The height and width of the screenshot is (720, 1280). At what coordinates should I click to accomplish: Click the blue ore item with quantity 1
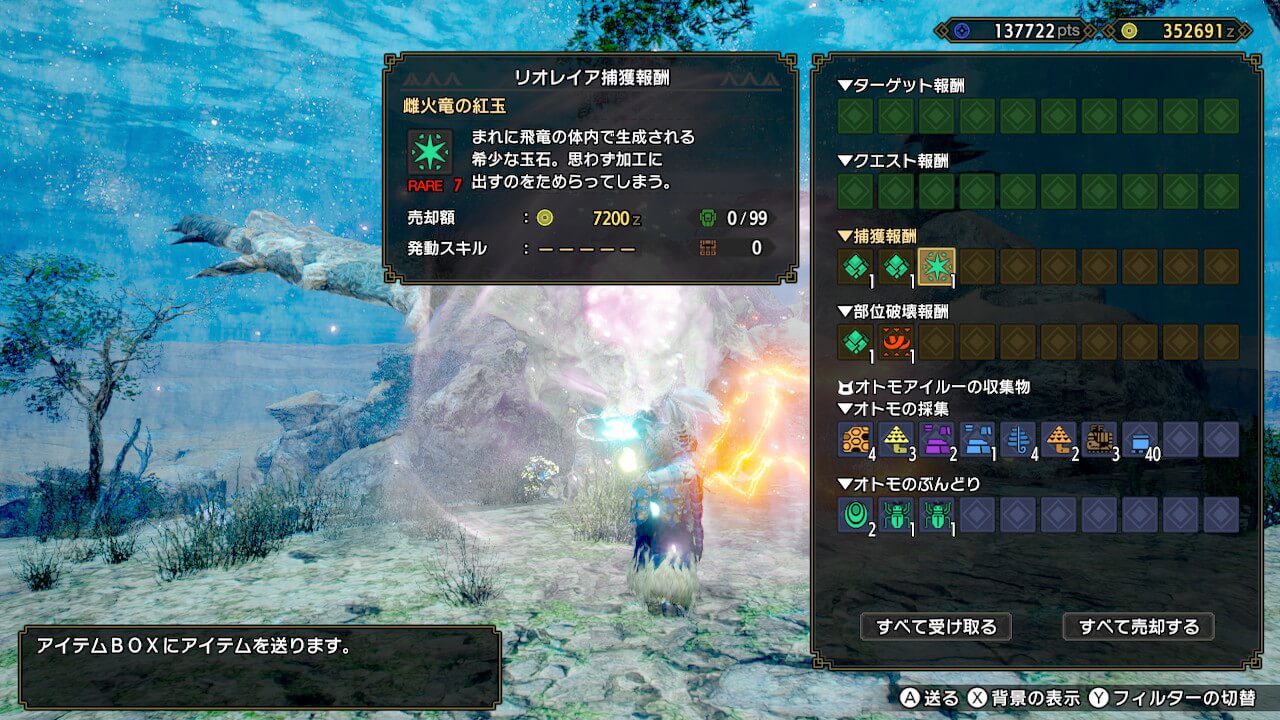(977, 439)
